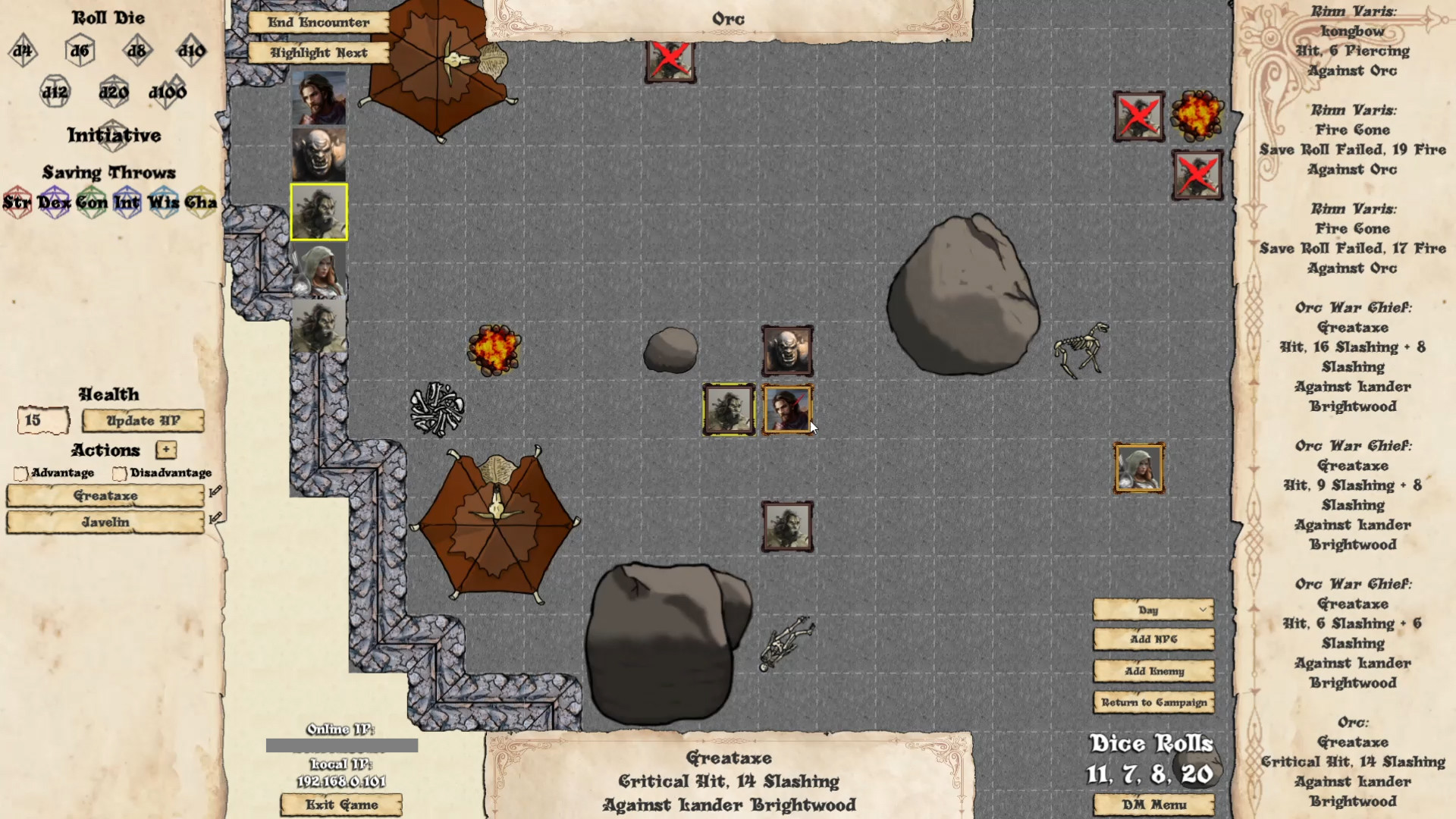This screenshot has height=819, width=1456.
Task: Open the Day time-of-day dropdown
Action: pyautogui.click(x=1152, y=610)
